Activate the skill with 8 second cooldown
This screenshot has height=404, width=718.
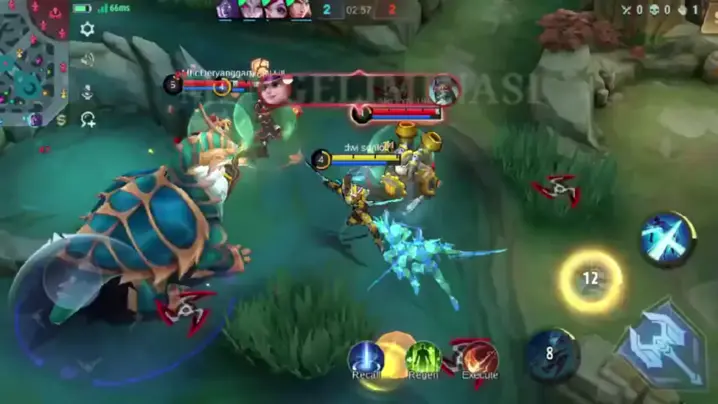(552, 353)
